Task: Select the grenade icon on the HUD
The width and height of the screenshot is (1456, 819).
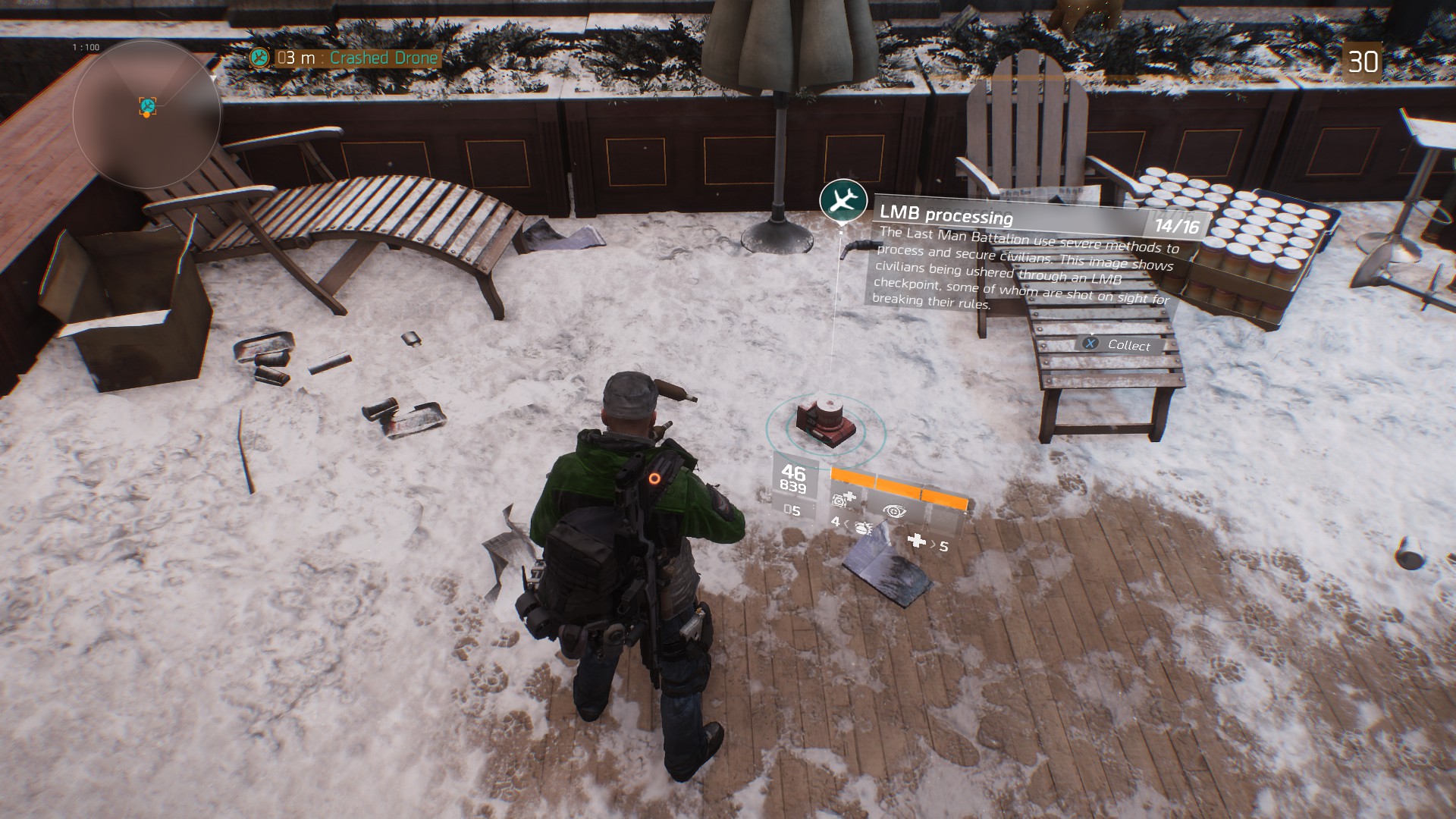Action: pyautogui.click(x=862, y=526)
